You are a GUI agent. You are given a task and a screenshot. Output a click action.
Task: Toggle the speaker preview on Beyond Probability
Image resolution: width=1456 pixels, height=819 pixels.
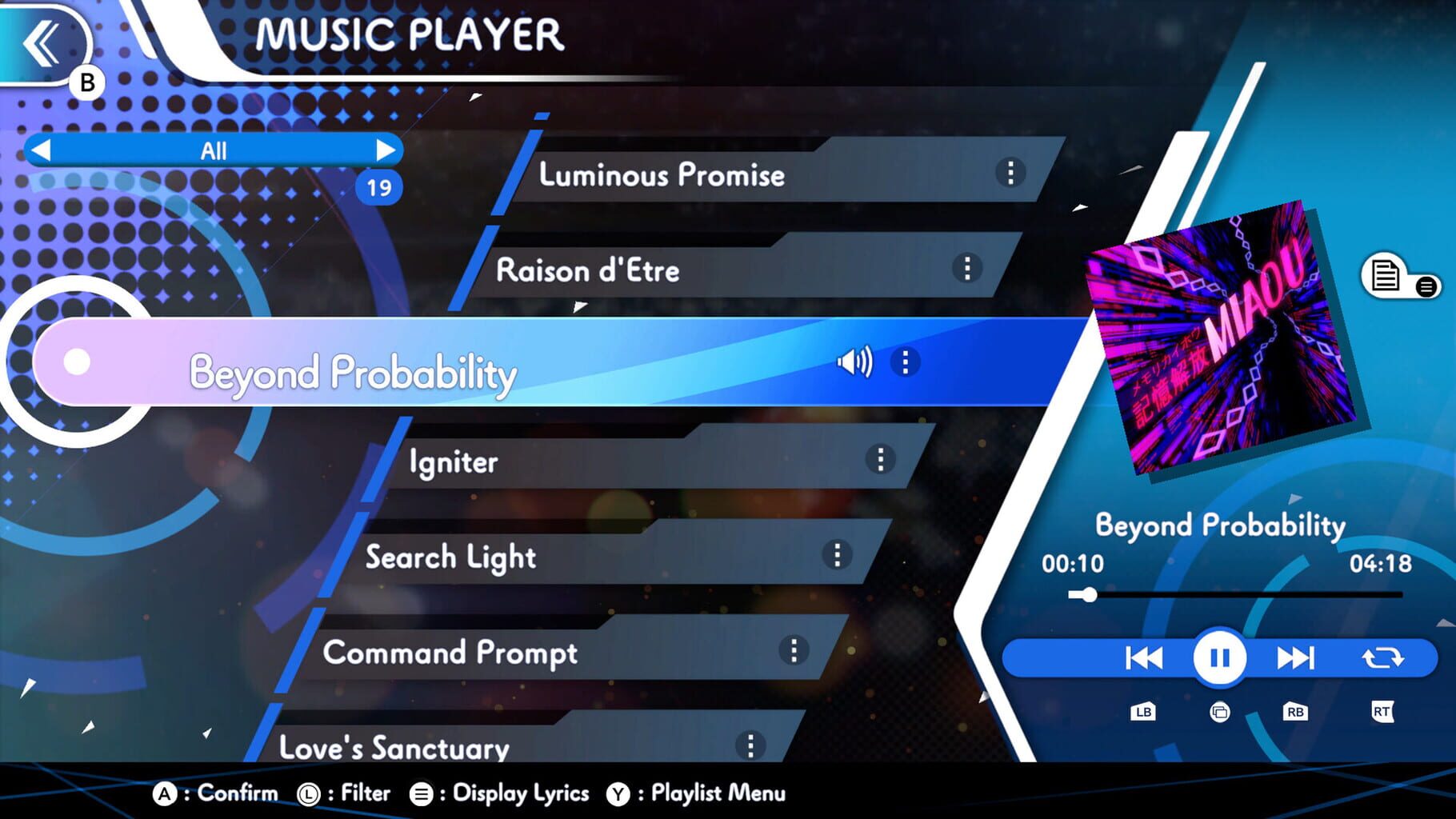854,362
